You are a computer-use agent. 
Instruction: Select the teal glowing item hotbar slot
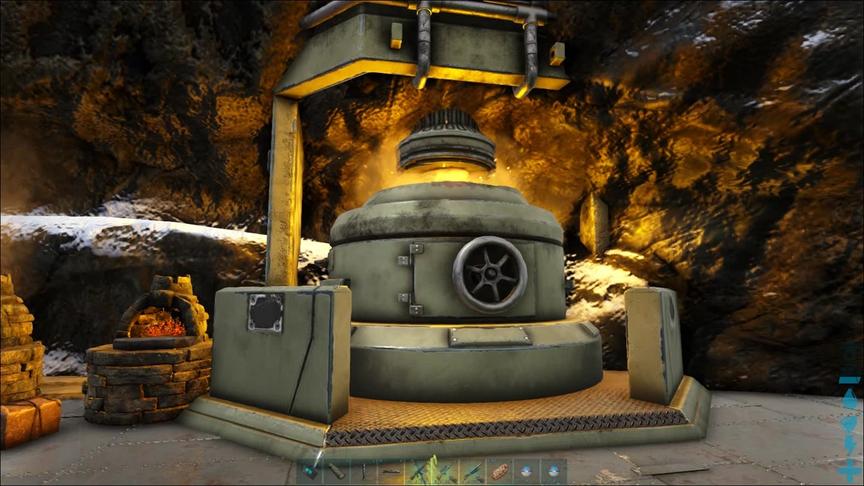pos(309,472)
